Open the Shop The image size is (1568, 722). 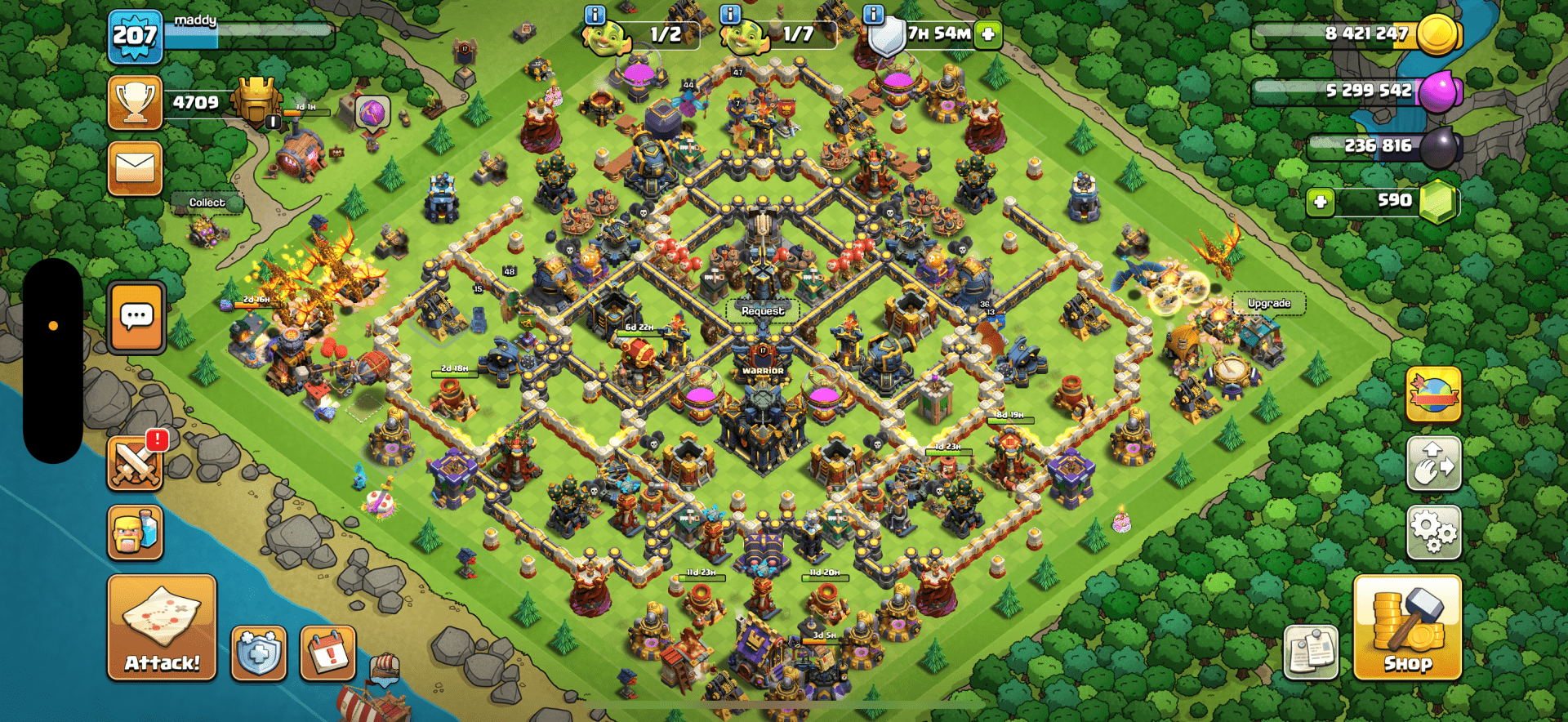coord(1407,627)
